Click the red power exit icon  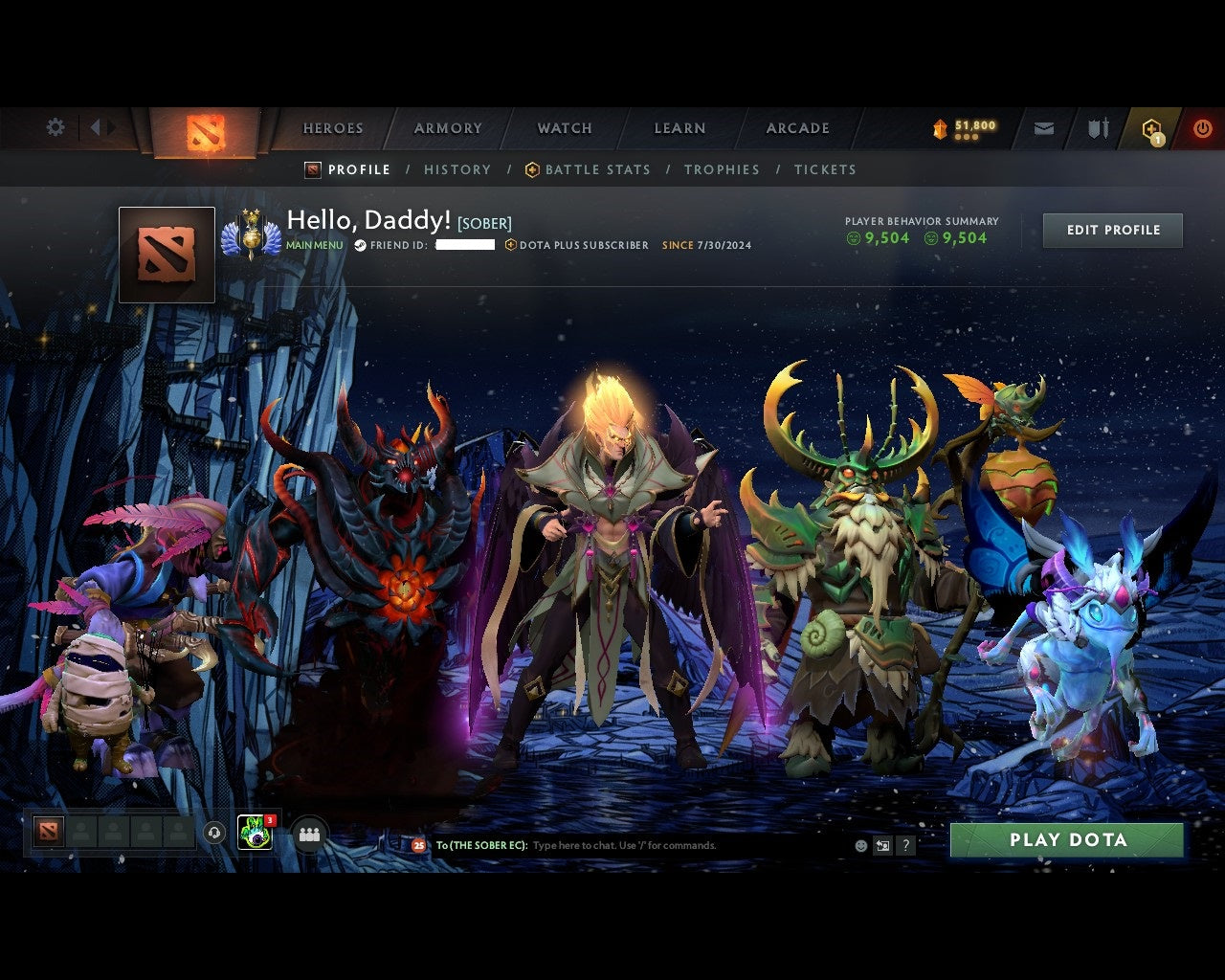point(1202,127)
